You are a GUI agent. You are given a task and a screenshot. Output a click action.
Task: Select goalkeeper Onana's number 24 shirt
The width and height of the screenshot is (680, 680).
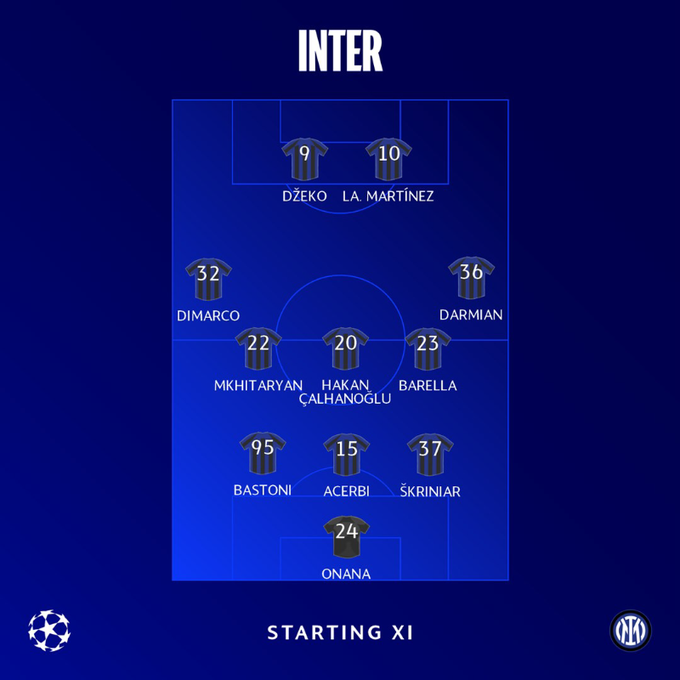pyautogui.click(x=346, y=538)
